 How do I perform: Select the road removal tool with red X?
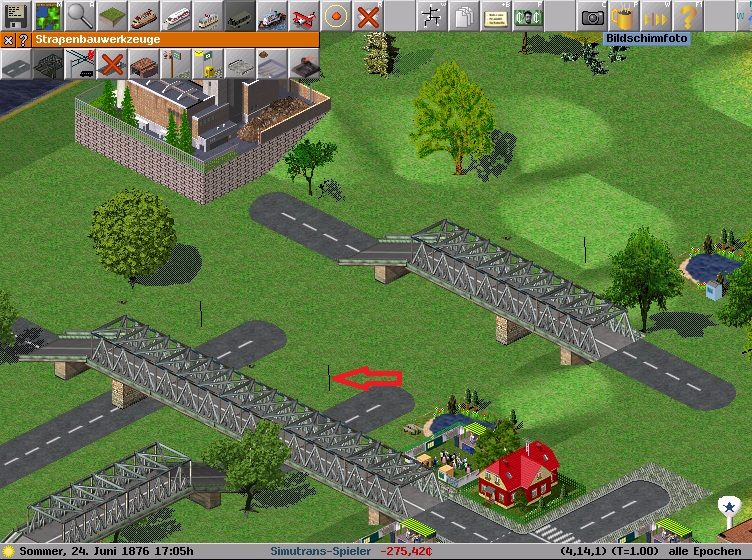111,64
